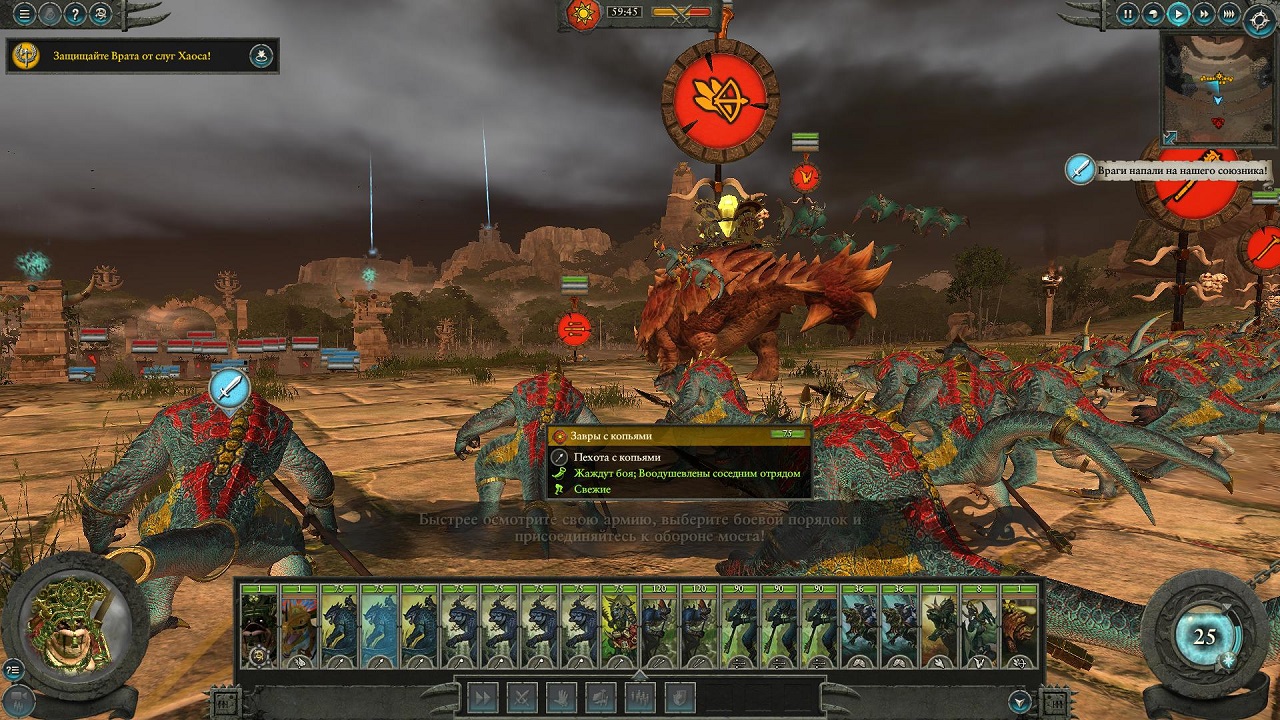Open the allies attacked sword notification
This screenshot has height=720, width=1280.
point(1080,169)
